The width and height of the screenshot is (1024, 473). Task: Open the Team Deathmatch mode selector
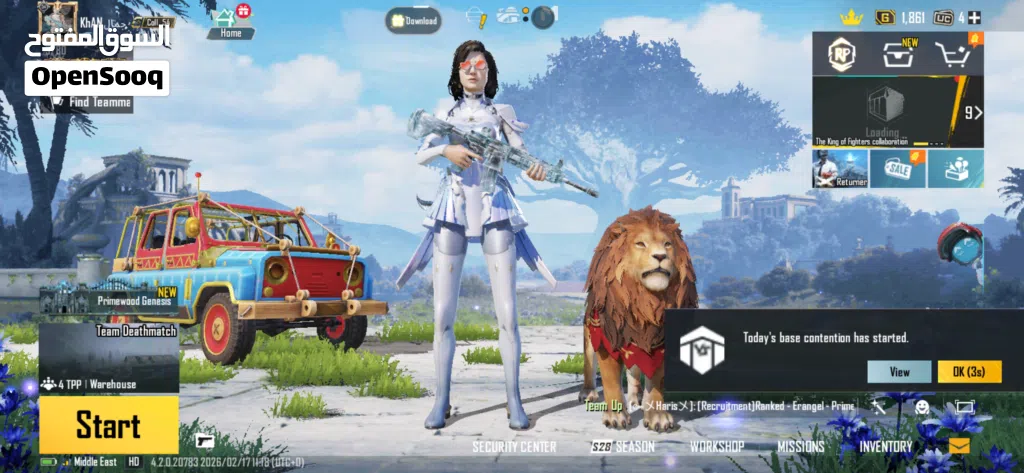tap(109, 356)
